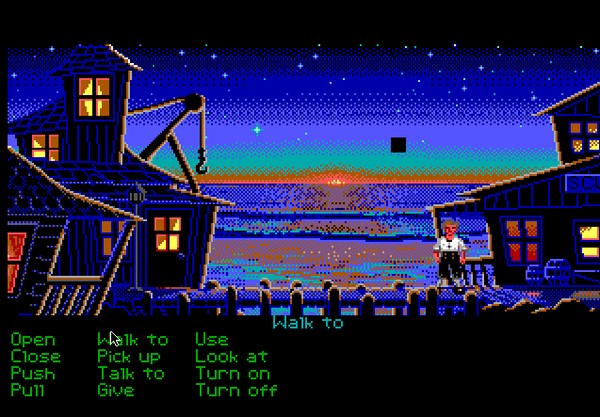600x417 pixels.
Task: Activate the Talk to verb
Action: [x=131, y=374]
